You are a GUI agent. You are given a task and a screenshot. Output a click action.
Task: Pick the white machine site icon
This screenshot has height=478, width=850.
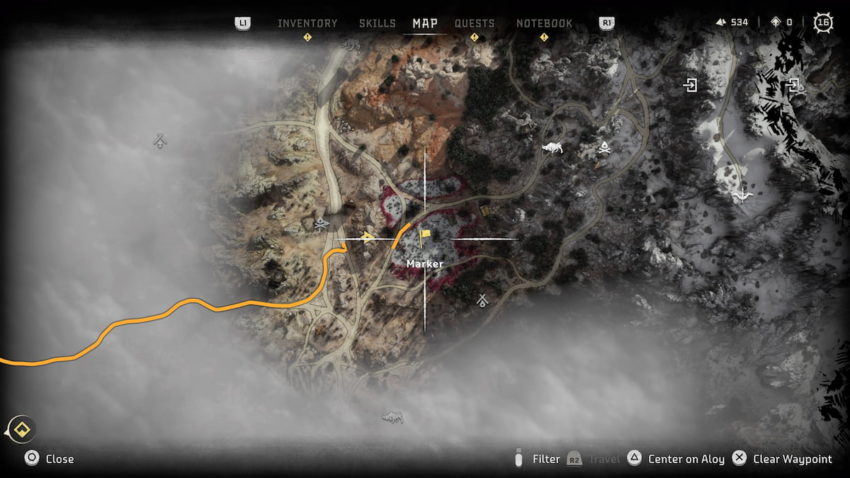coord(551,148)
